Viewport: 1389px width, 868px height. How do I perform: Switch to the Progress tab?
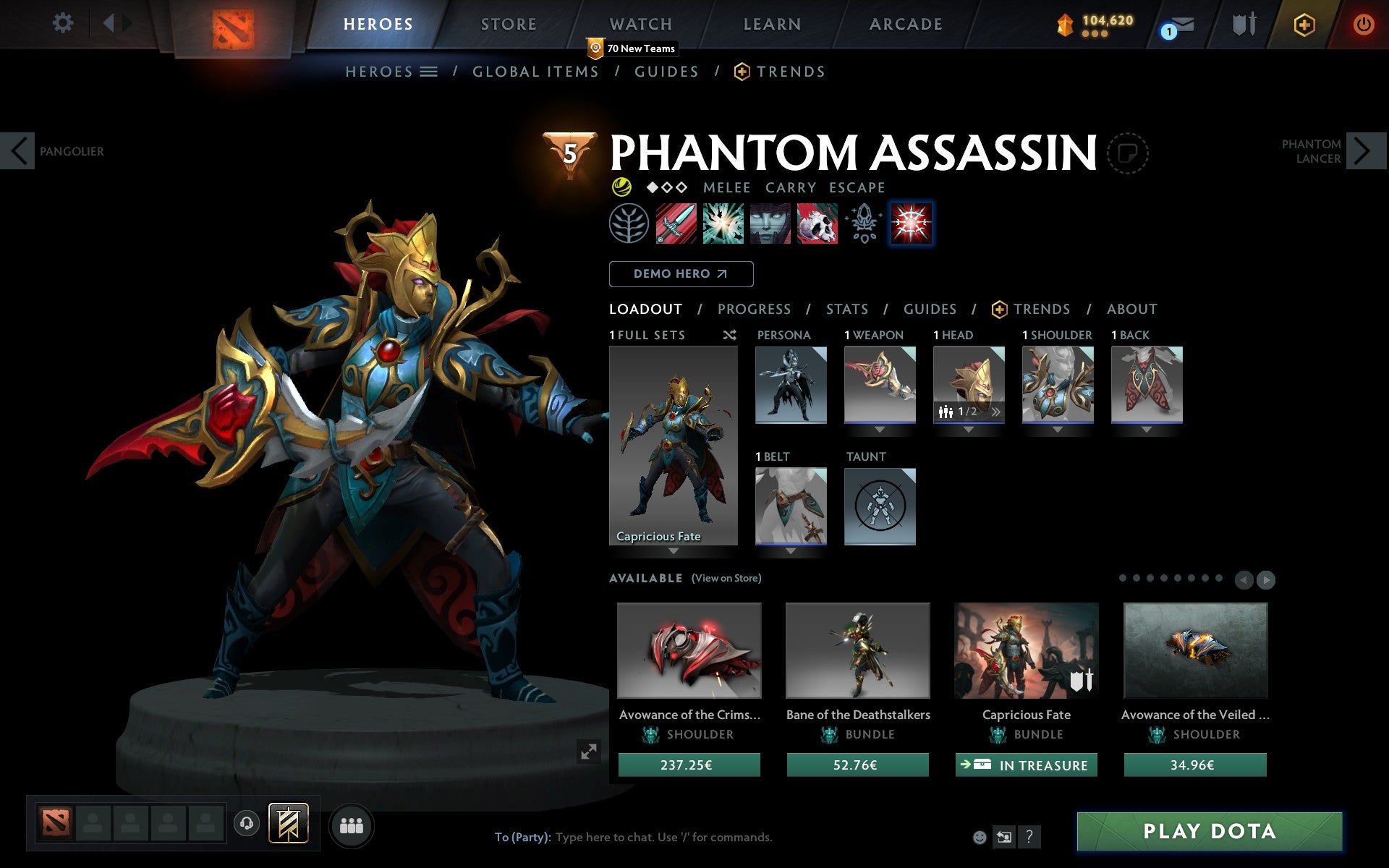754,309
